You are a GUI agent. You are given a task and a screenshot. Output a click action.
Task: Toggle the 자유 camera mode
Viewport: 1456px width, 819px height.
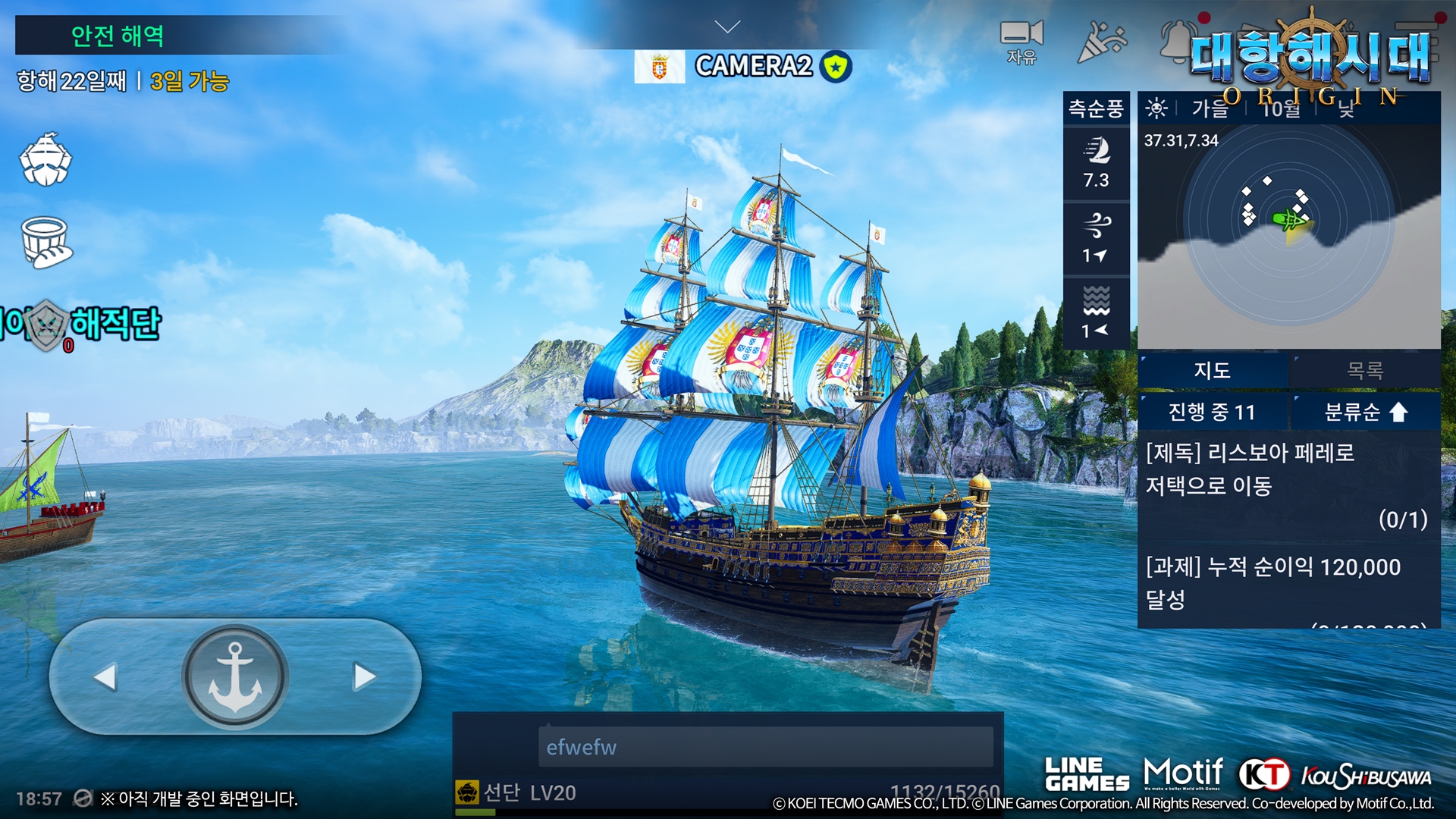tap(1021, 42)
